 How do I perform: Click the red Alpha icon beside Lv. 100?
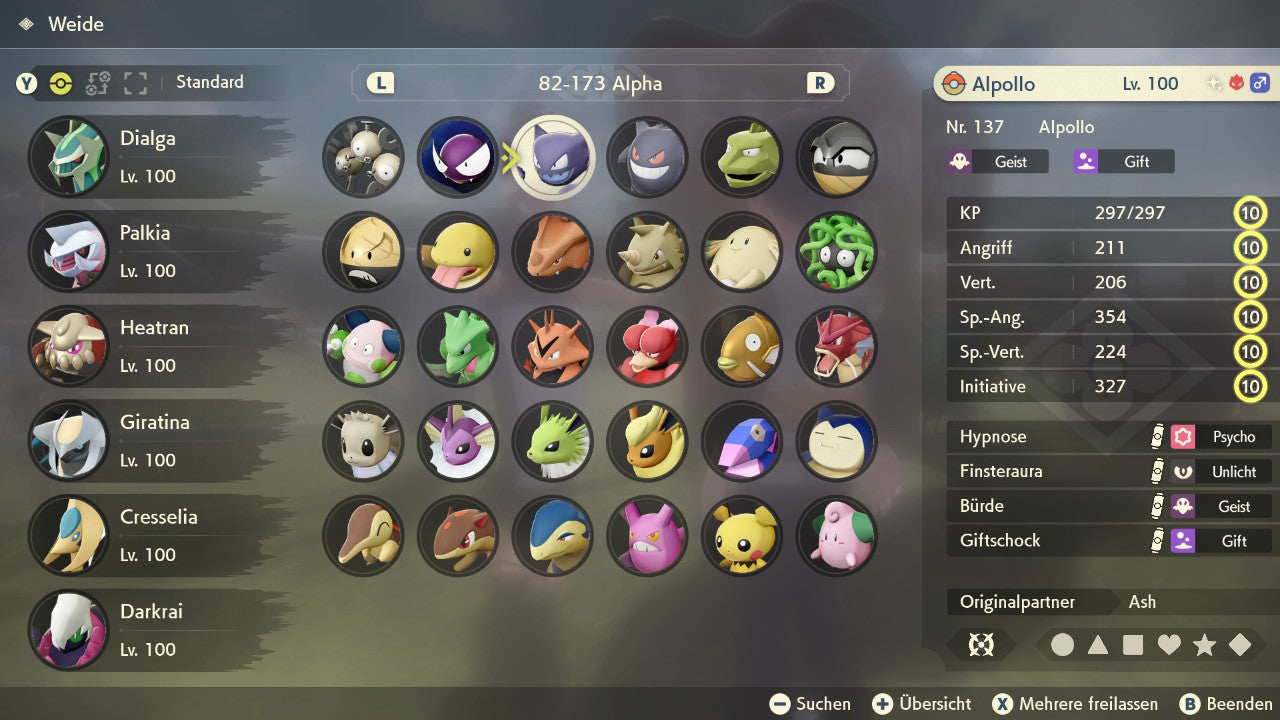click(x=1236, y=83)
